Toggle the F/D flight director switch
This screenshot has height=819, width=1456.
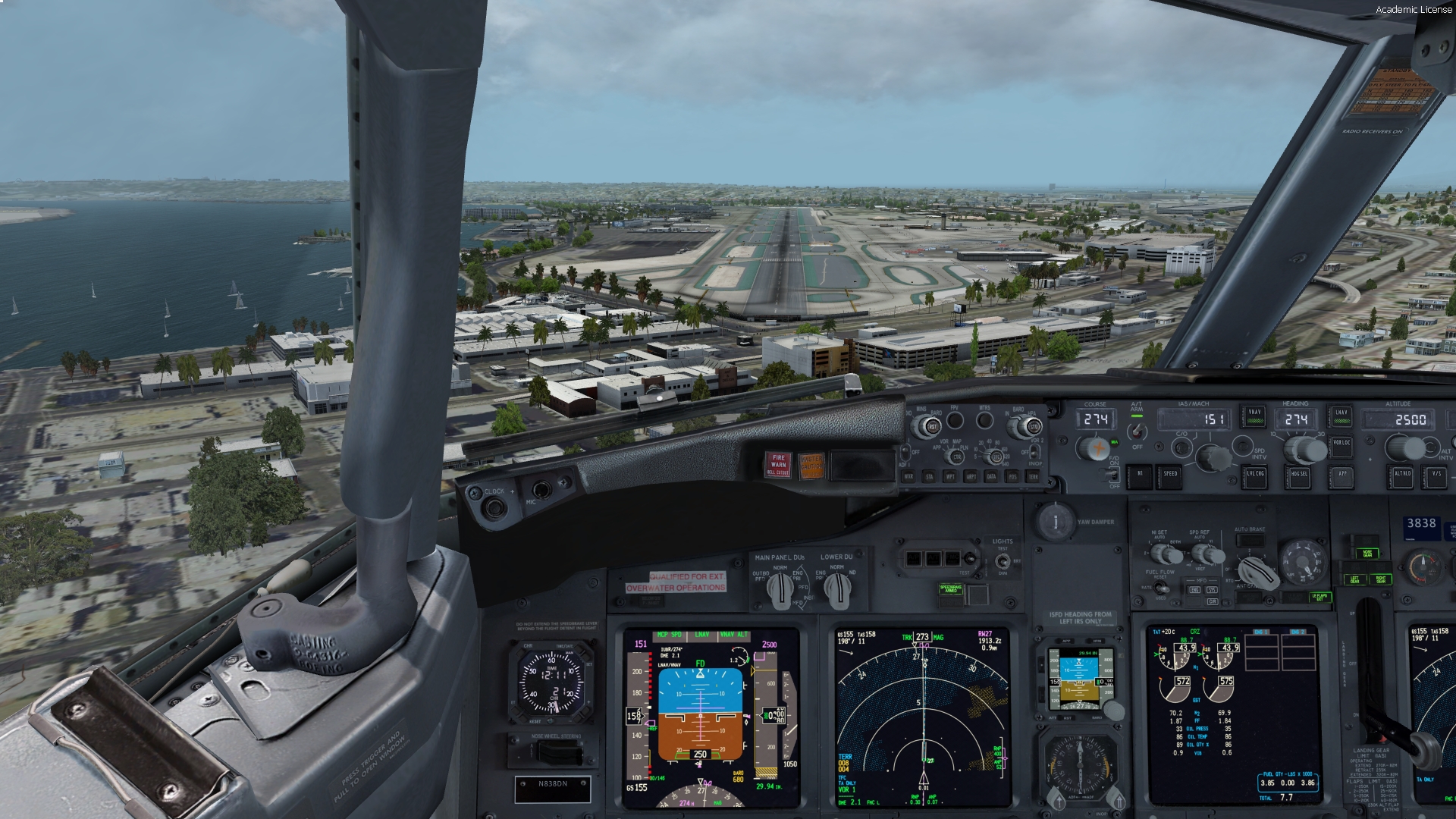[x=1113, y=474]
